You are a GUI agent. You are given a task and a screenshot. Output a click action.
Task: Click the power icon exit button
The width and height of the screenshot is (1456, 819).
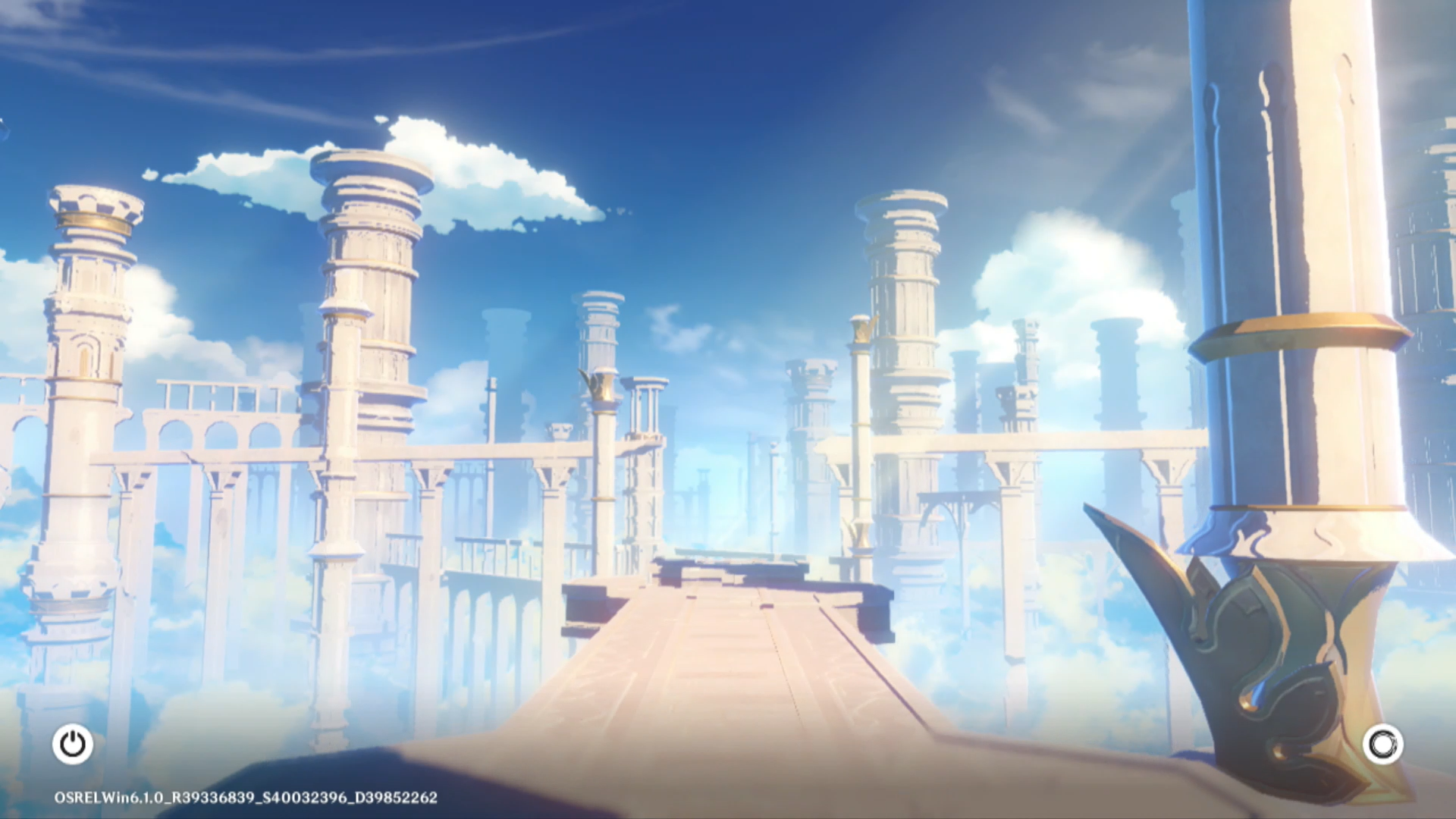click(73, 744)
